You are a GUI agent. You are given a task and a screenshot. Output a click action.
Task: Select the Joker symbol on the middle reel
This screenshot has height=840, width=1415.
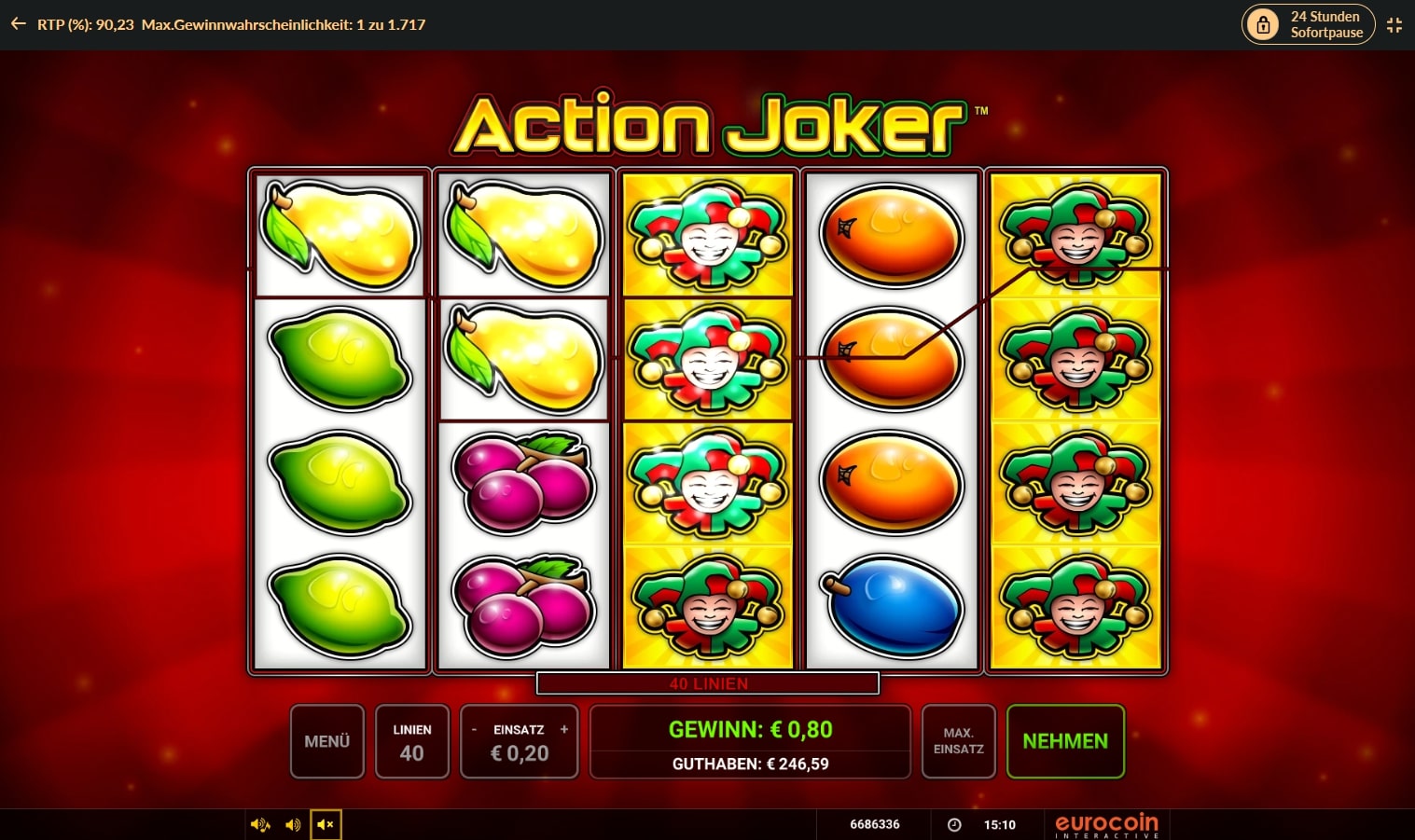(x=707, y=359)
